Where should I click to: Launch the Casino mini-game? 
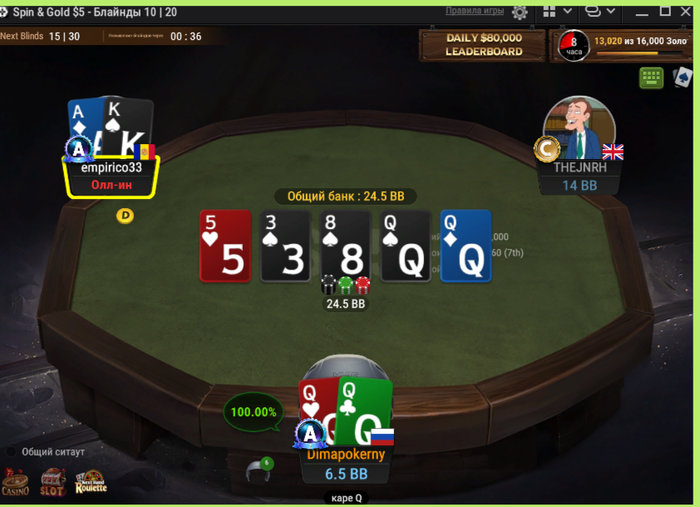coord(16,483)
